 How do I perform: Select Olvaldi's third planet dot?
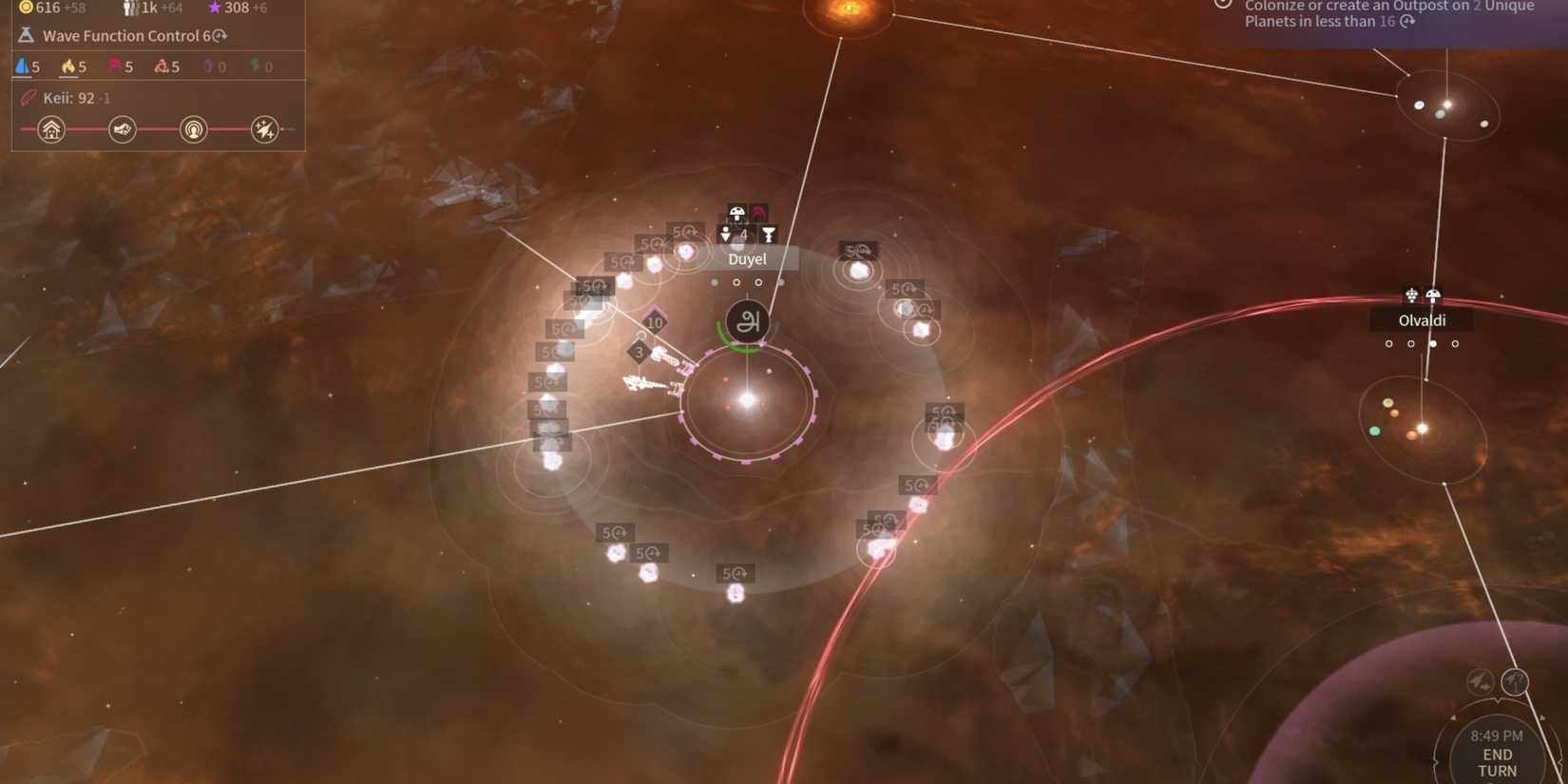click(x=1433, y=343)
